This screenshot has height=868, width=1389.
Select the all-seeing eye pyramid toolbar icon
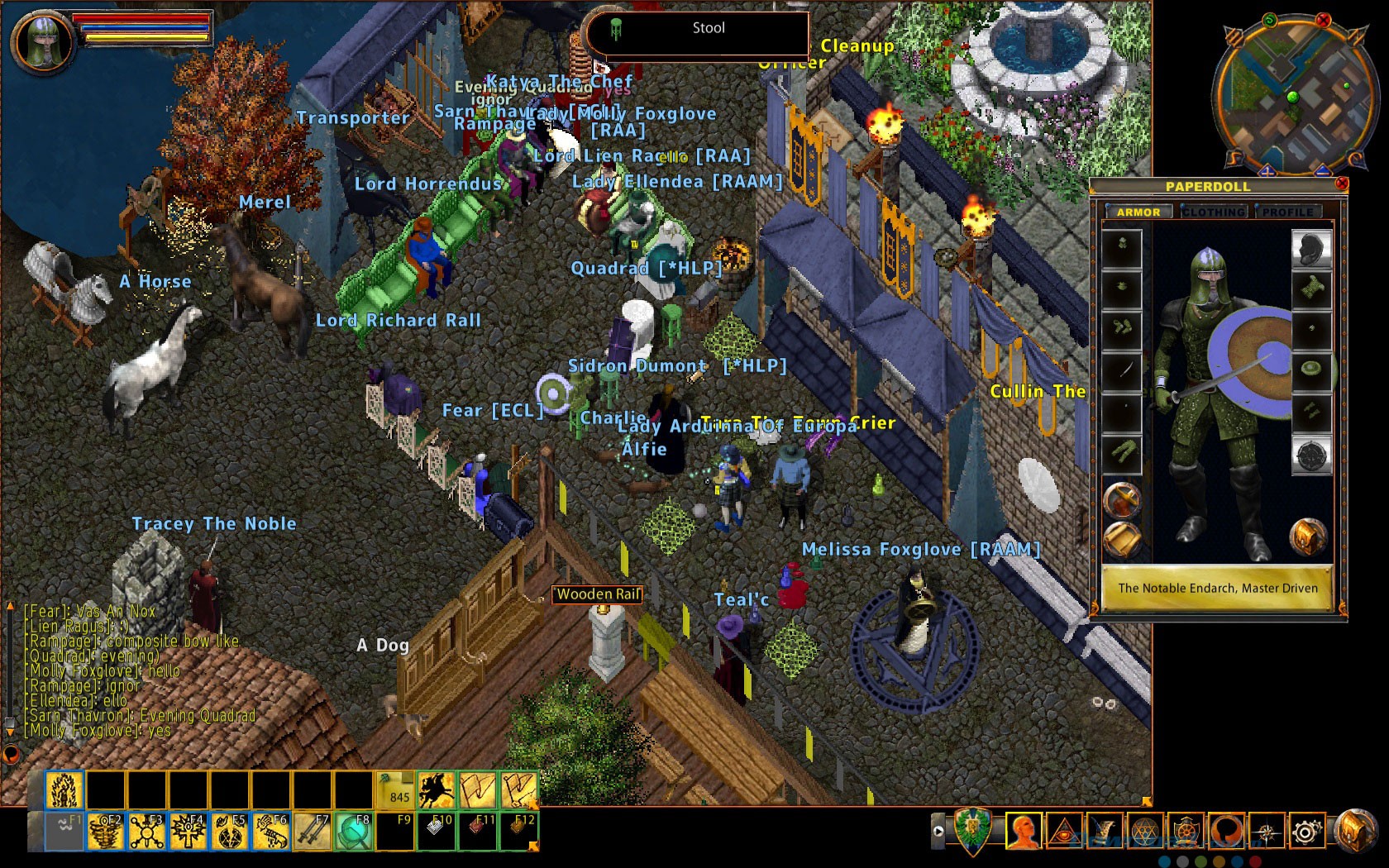coord(1064,830)
